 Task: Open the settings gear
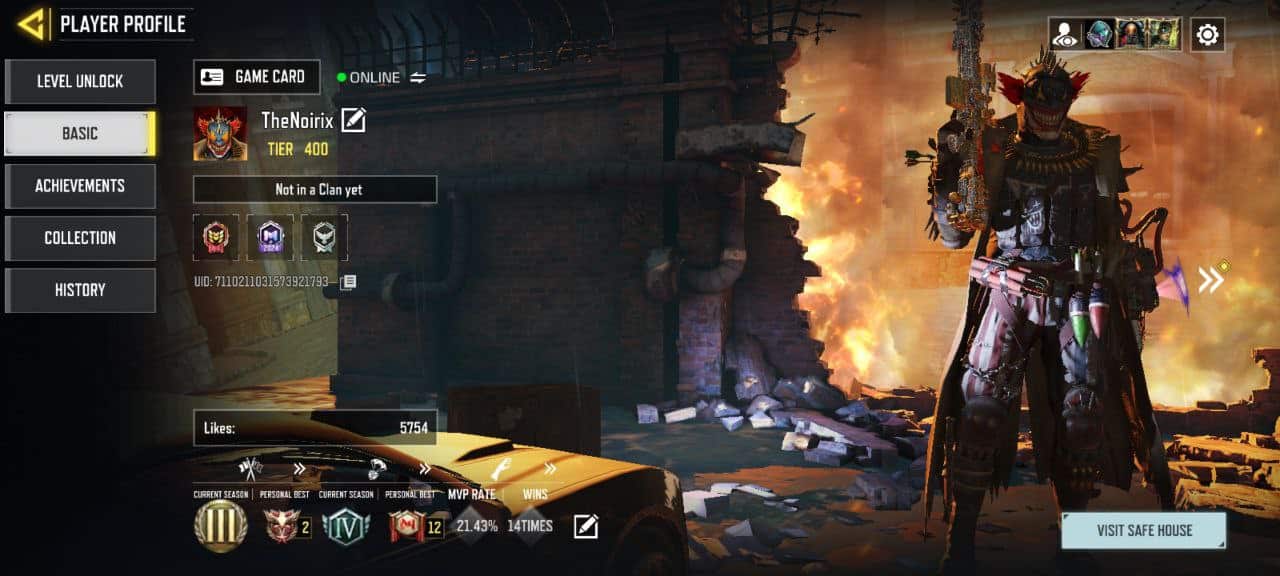[1207, 35]
